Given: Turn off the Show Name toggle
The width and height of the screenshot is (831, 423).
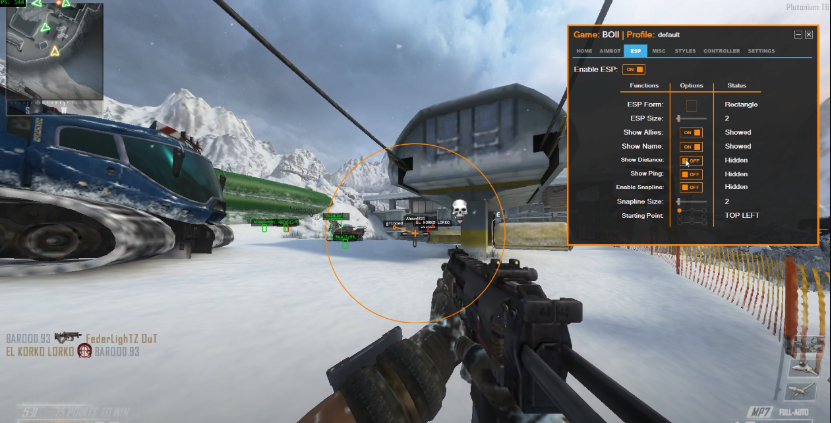Looking at the screenshot, I should pyautogui.click(x=691, y=146).
